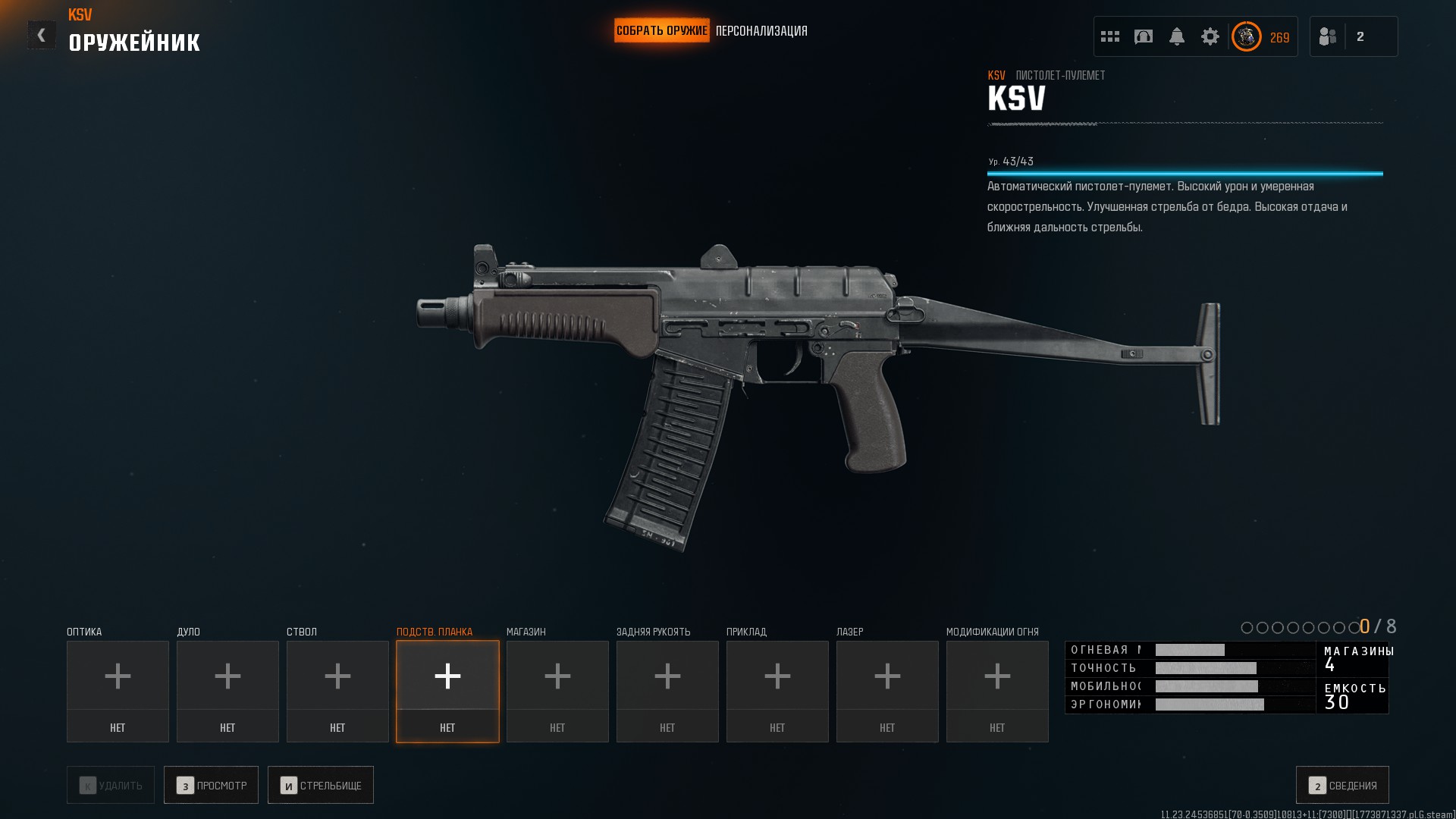Select the Задняя рукоять slot
Viewport: 1456px width, 819px height.
pyautogui.click(x=667, y=691)
